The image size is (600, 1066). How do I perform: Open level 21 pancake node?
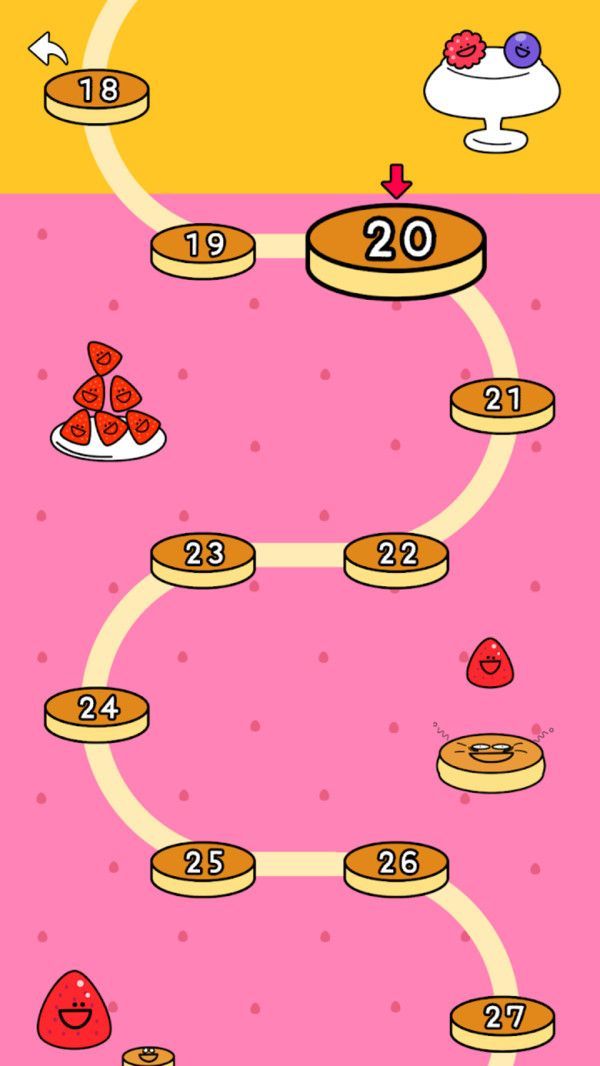click(x=502, y=402)
